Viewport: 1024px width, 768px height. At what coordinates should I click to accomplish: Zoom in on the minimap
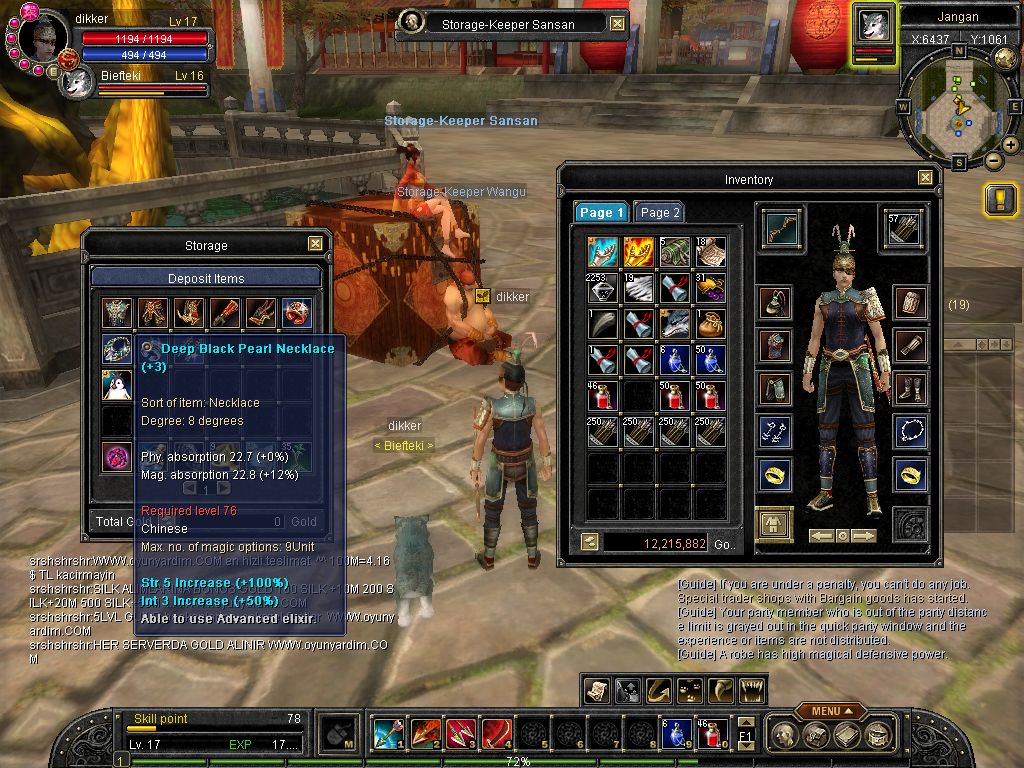pyautogui.click(x=1011, y=145)
